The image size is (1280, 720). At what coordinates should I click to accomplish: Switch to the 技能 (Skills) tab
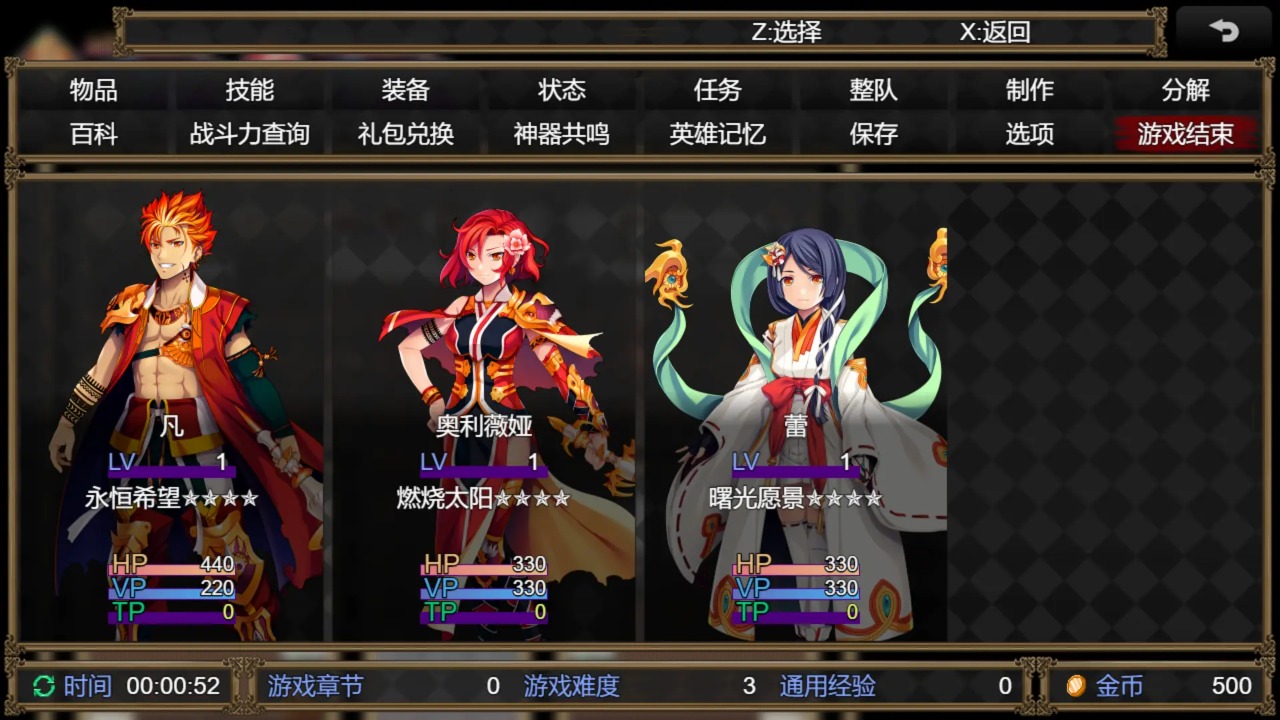click(x=251, y=89)
